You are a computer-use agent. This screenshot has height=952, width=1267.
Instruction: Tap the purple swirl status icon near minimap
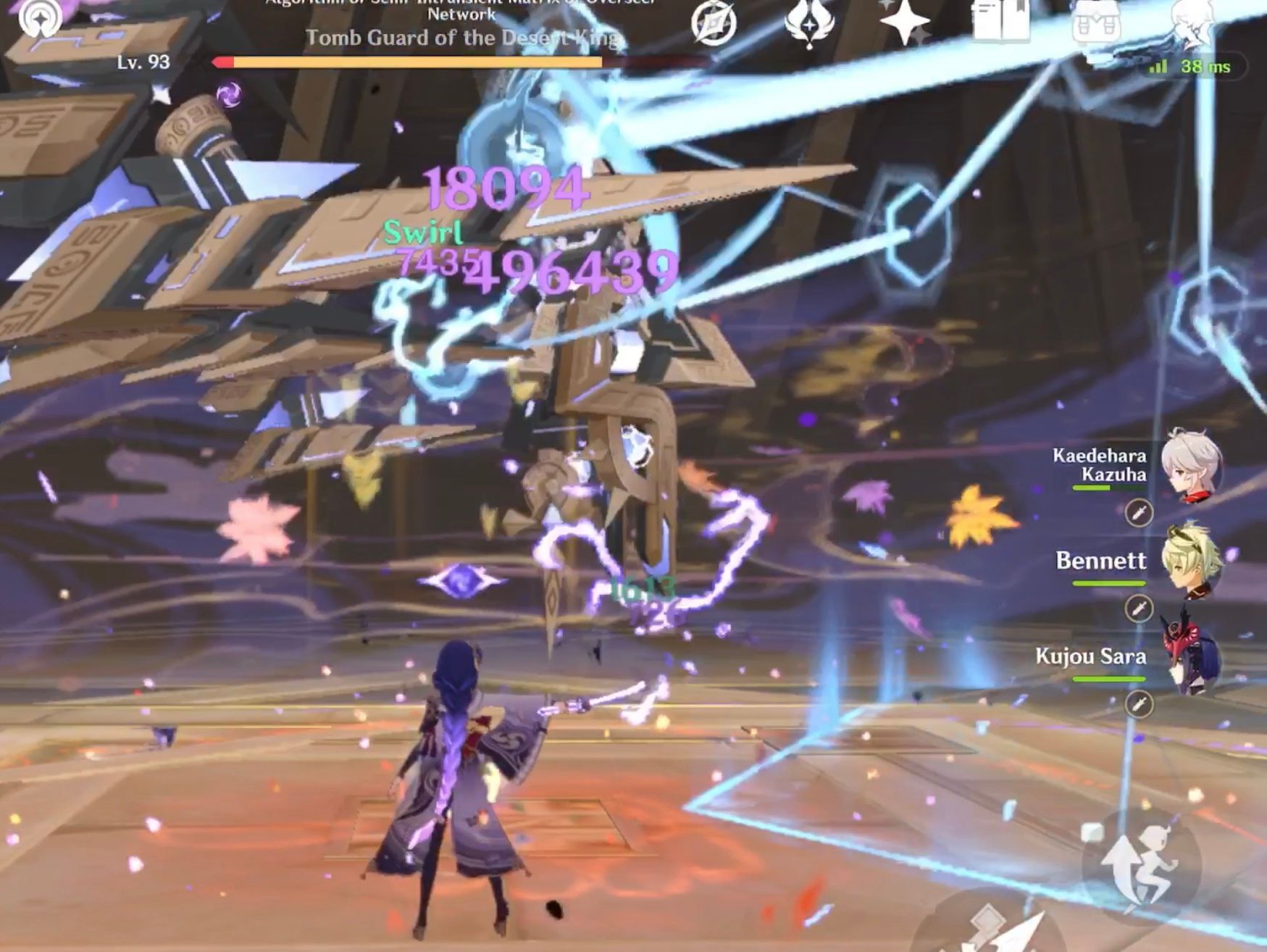228,94
